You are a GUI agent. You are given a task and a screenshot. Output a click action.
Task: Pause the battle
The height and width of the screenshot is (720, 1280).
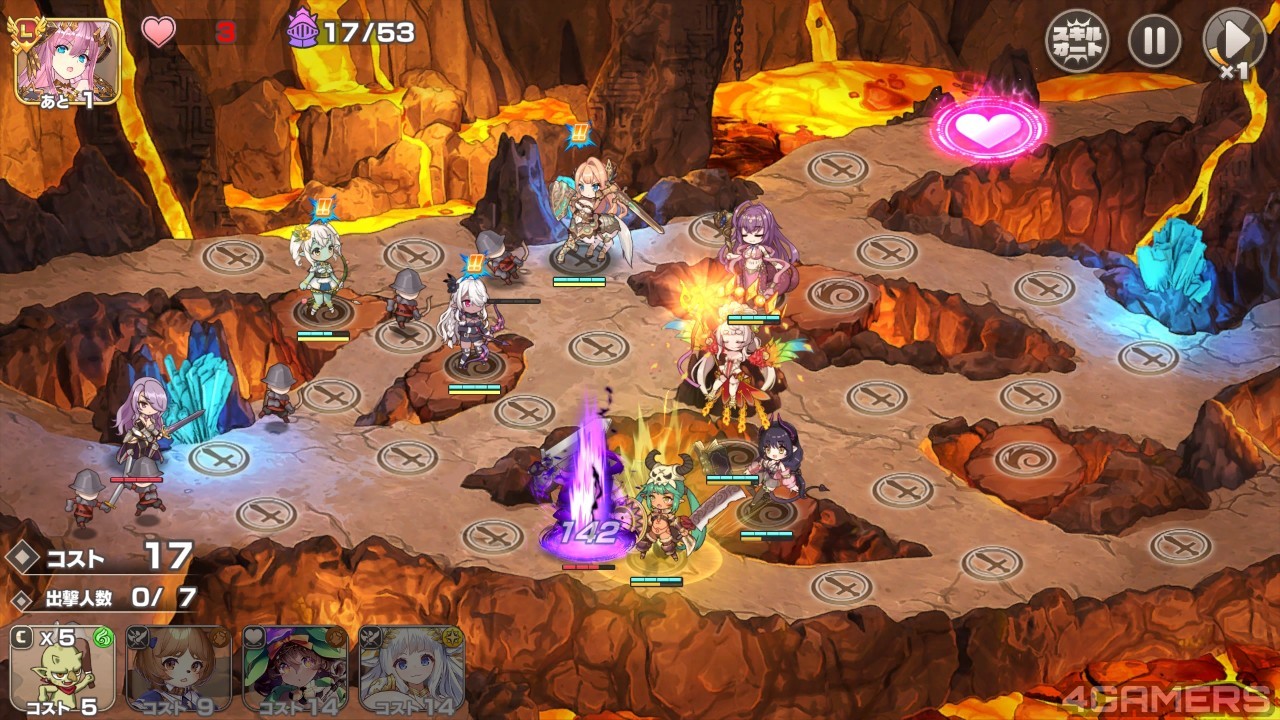coord(1154,41)
